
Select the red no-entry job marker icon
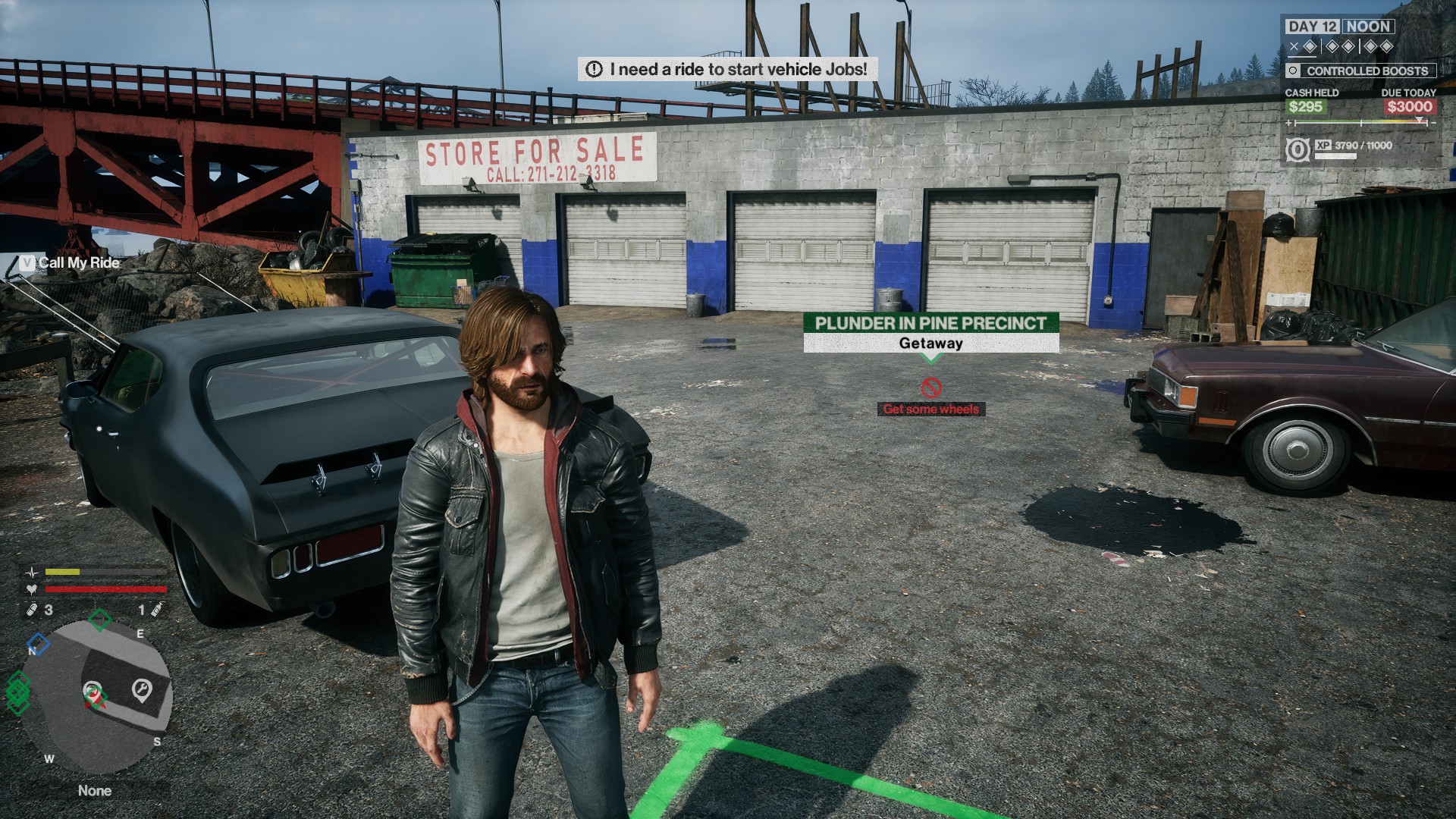coord(930,388)
